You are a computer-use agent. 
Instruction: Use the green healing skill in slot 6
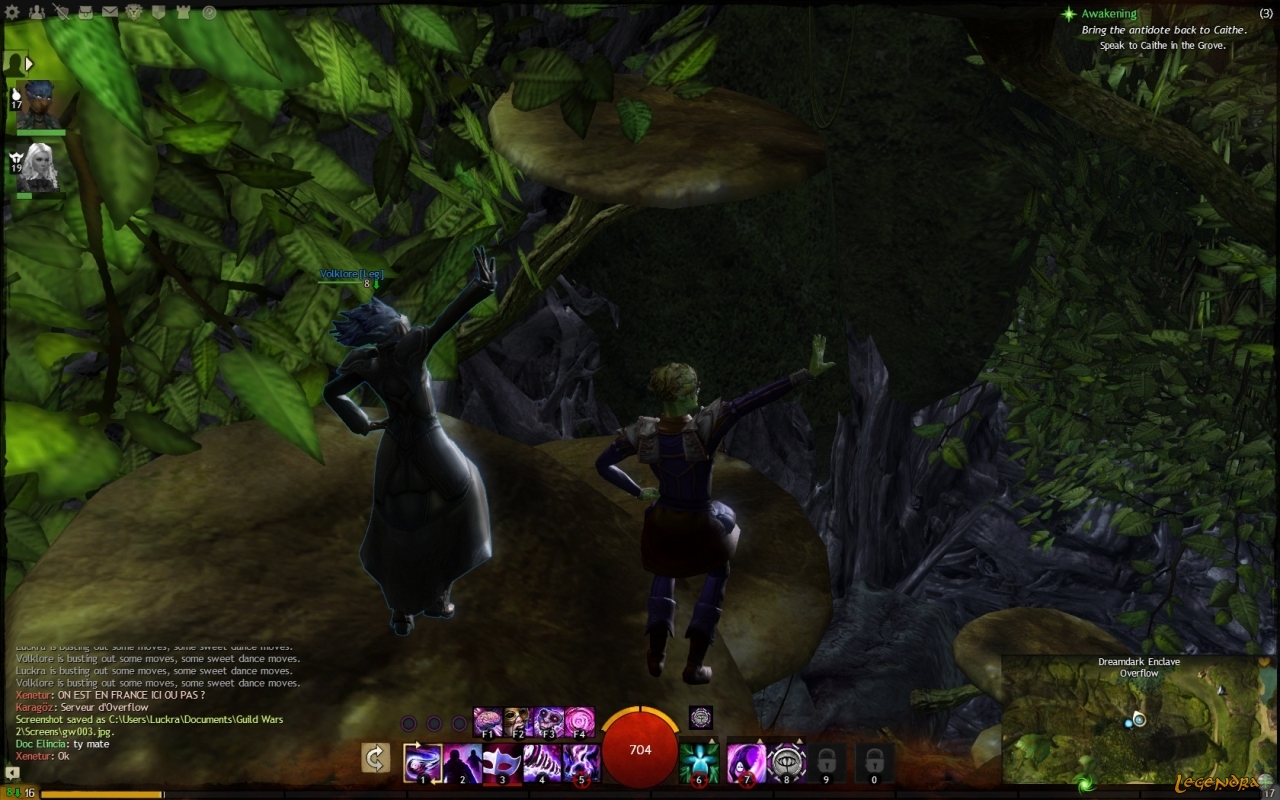(699, 763)
